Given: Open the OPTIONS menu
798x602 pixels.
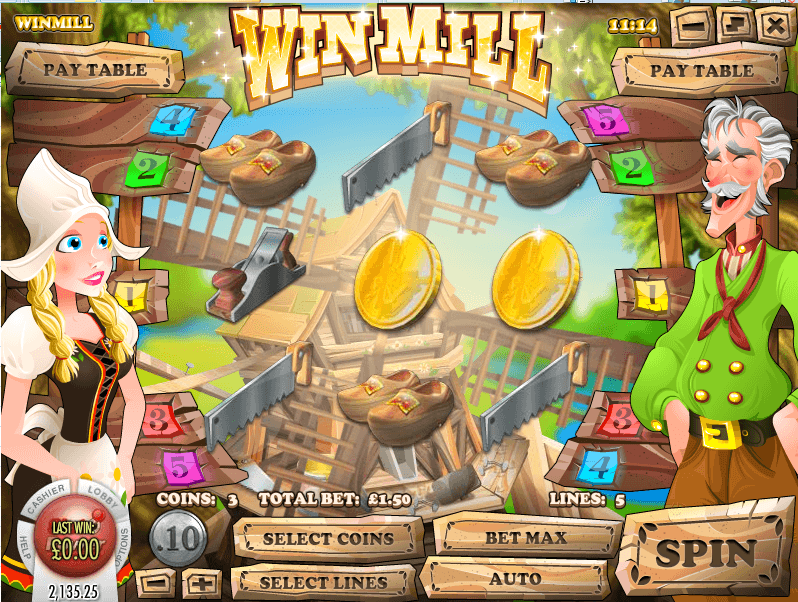Looking at the screenshot, I should 123,547.
